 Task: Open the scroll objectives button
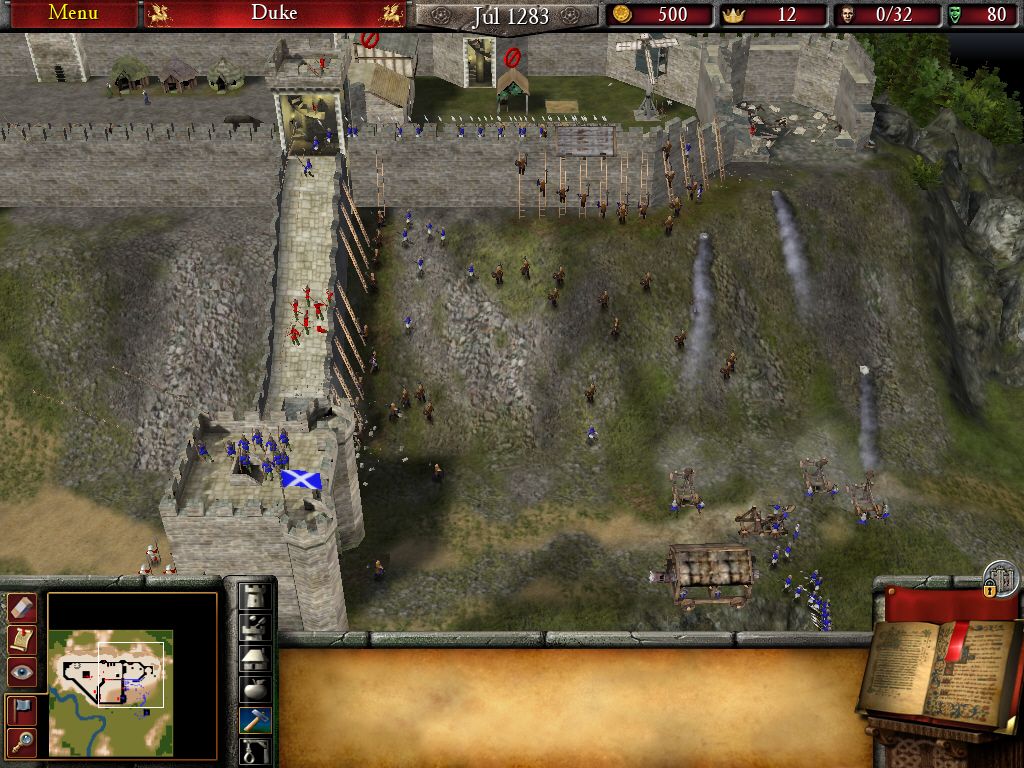click(22, 639)
